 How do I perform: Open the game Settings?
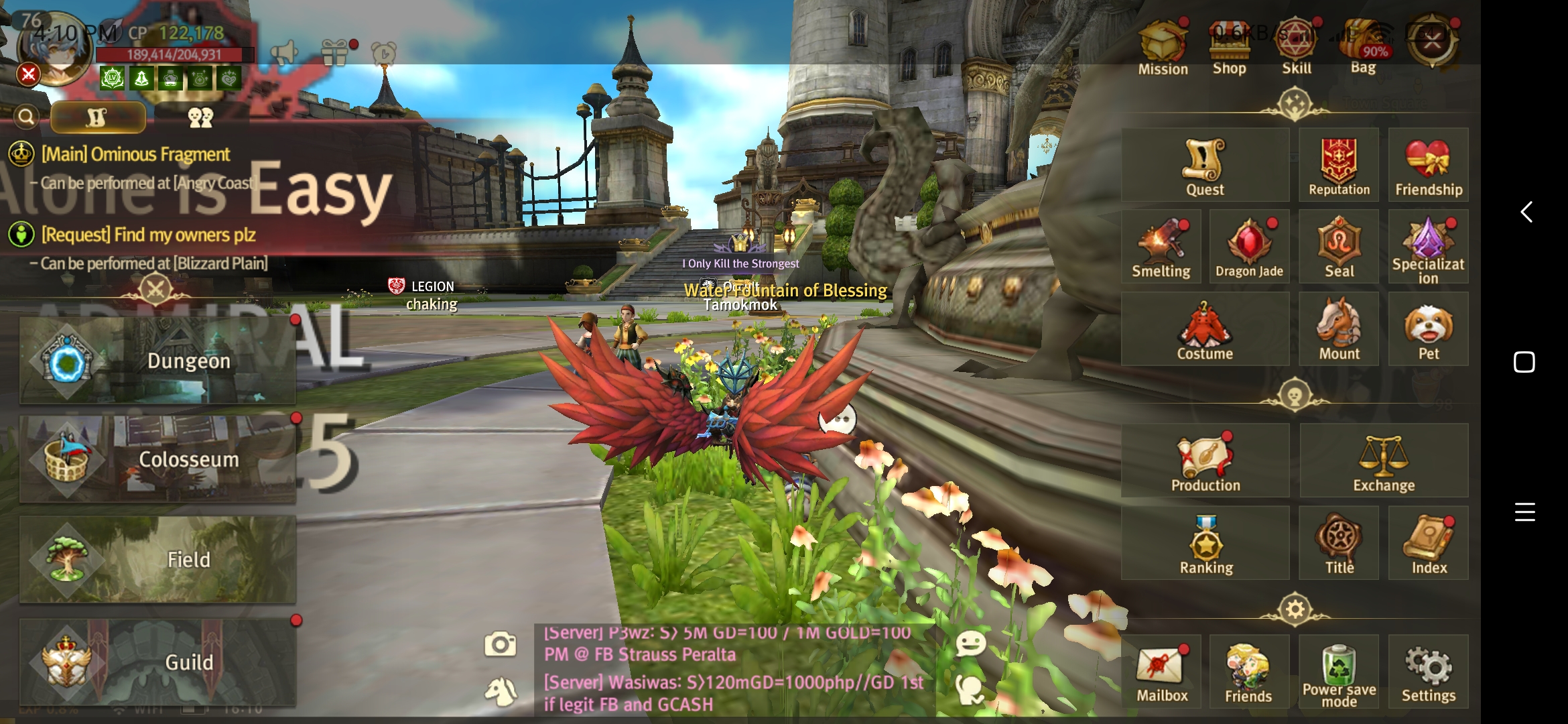click(1428, 673)
